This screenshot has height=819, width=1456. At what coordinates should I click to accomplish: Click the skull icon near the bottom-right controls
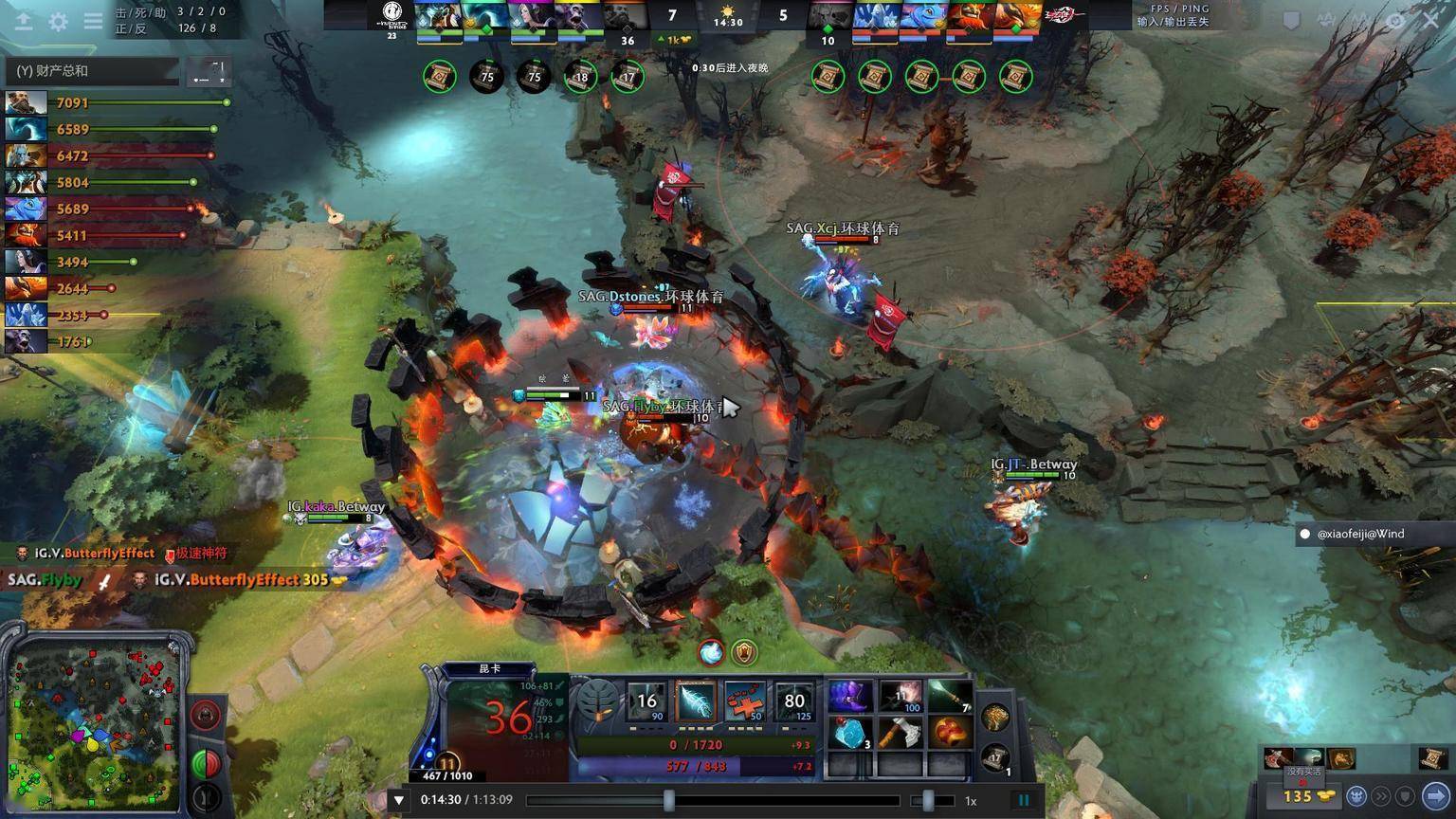pos(1356,795)
